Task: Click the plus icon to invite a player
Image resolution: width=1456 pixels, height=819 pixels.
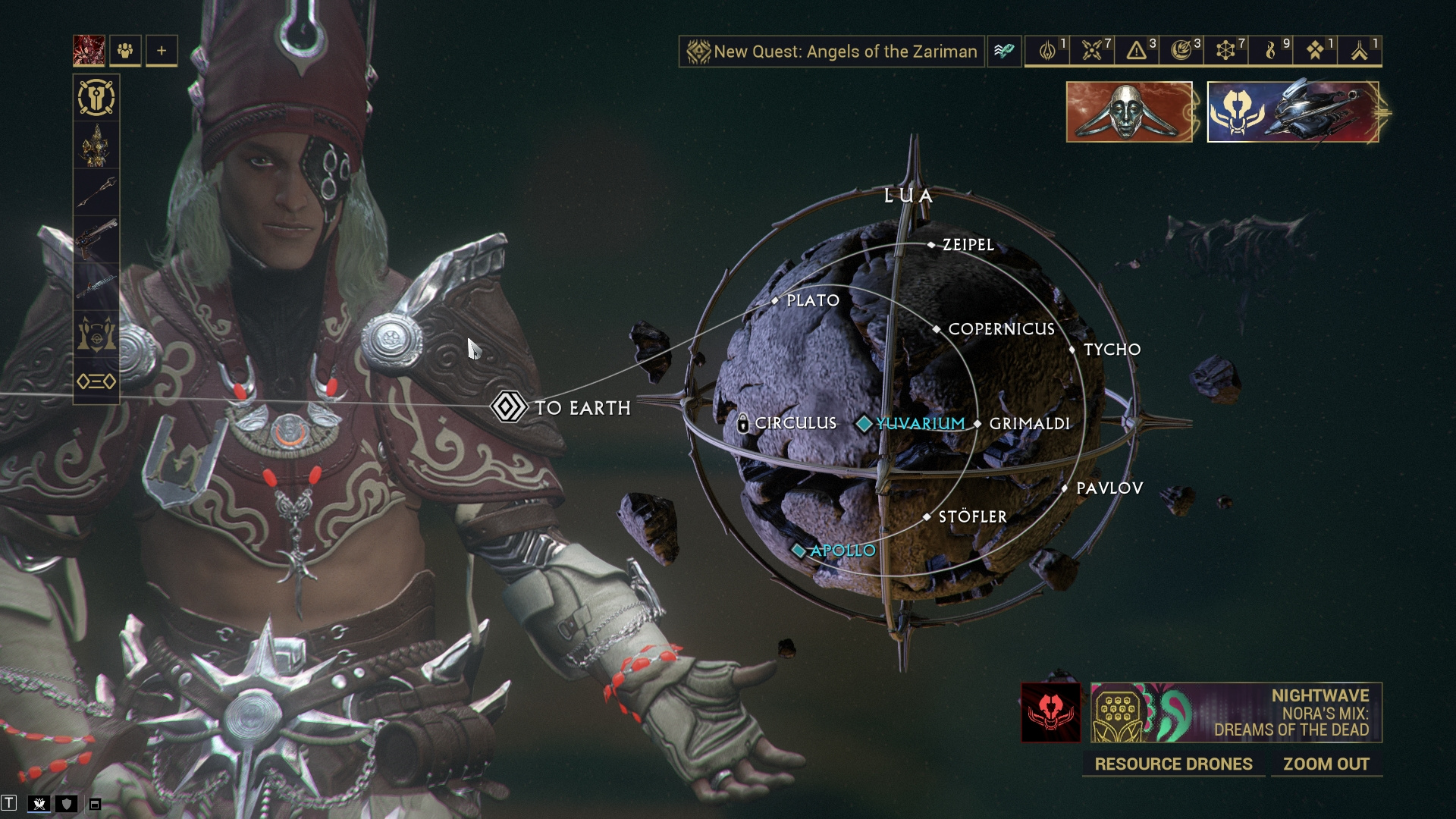Action: pyautogui.click(x=162, y=51)
